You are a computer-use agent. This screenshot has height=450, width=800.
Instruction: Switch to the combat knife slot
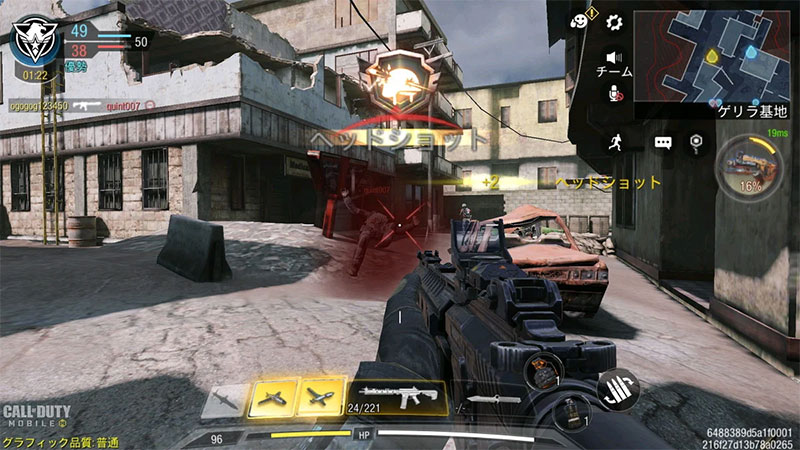[493, 399]
